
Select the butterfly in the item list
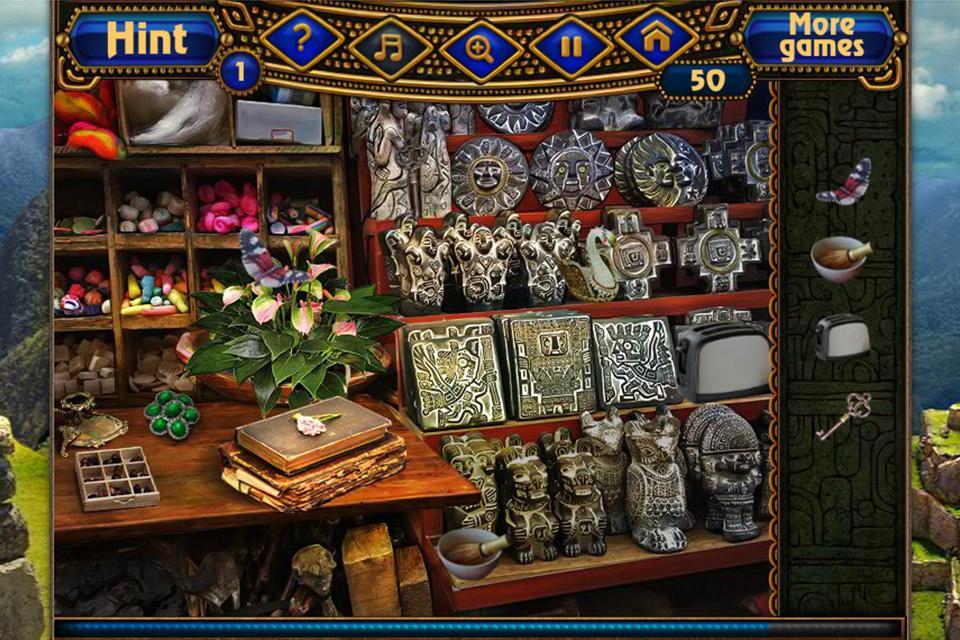point(844,181)
